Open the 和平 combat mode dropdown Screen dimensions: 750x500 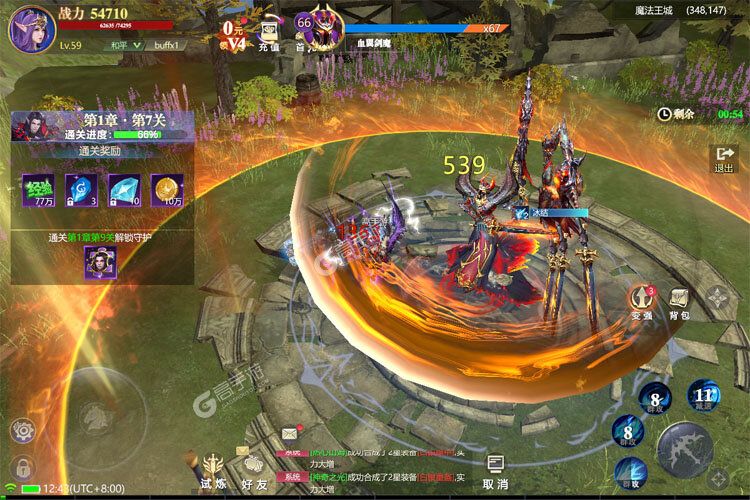point(121,45)
